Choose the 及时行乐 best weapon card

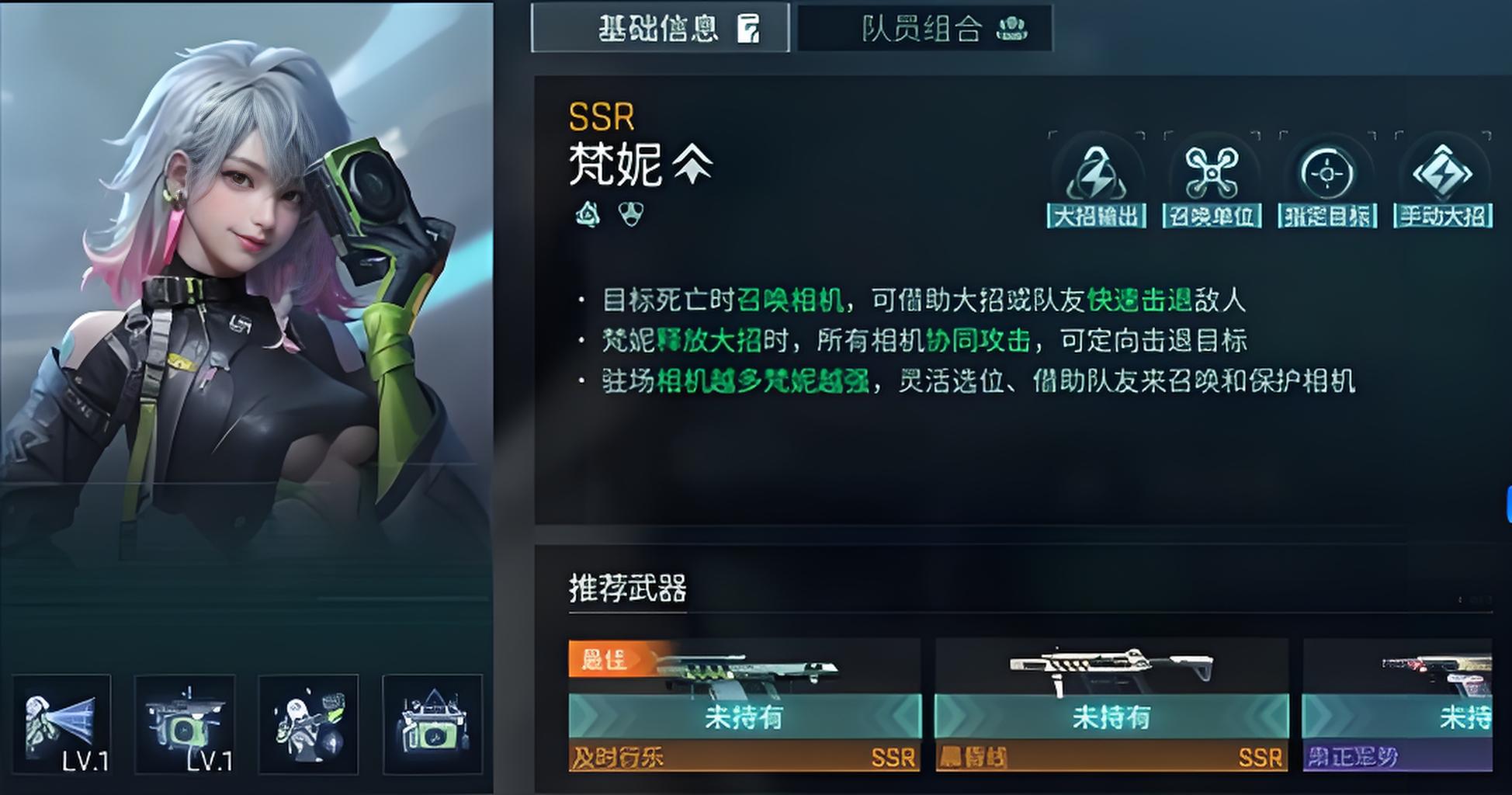coord(744,704)
